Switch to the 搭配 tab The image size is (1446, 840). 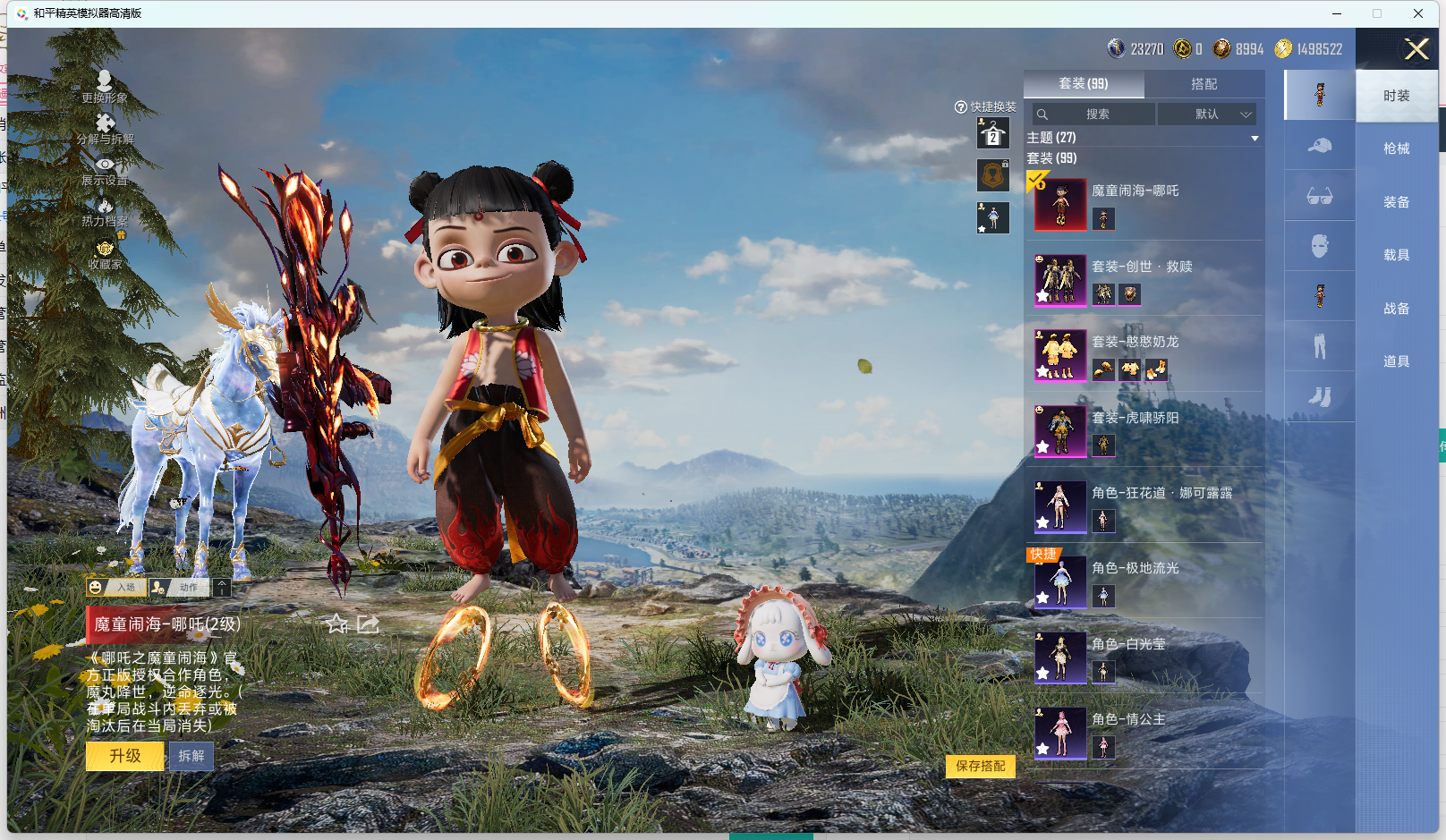[x=1204, y=84]
